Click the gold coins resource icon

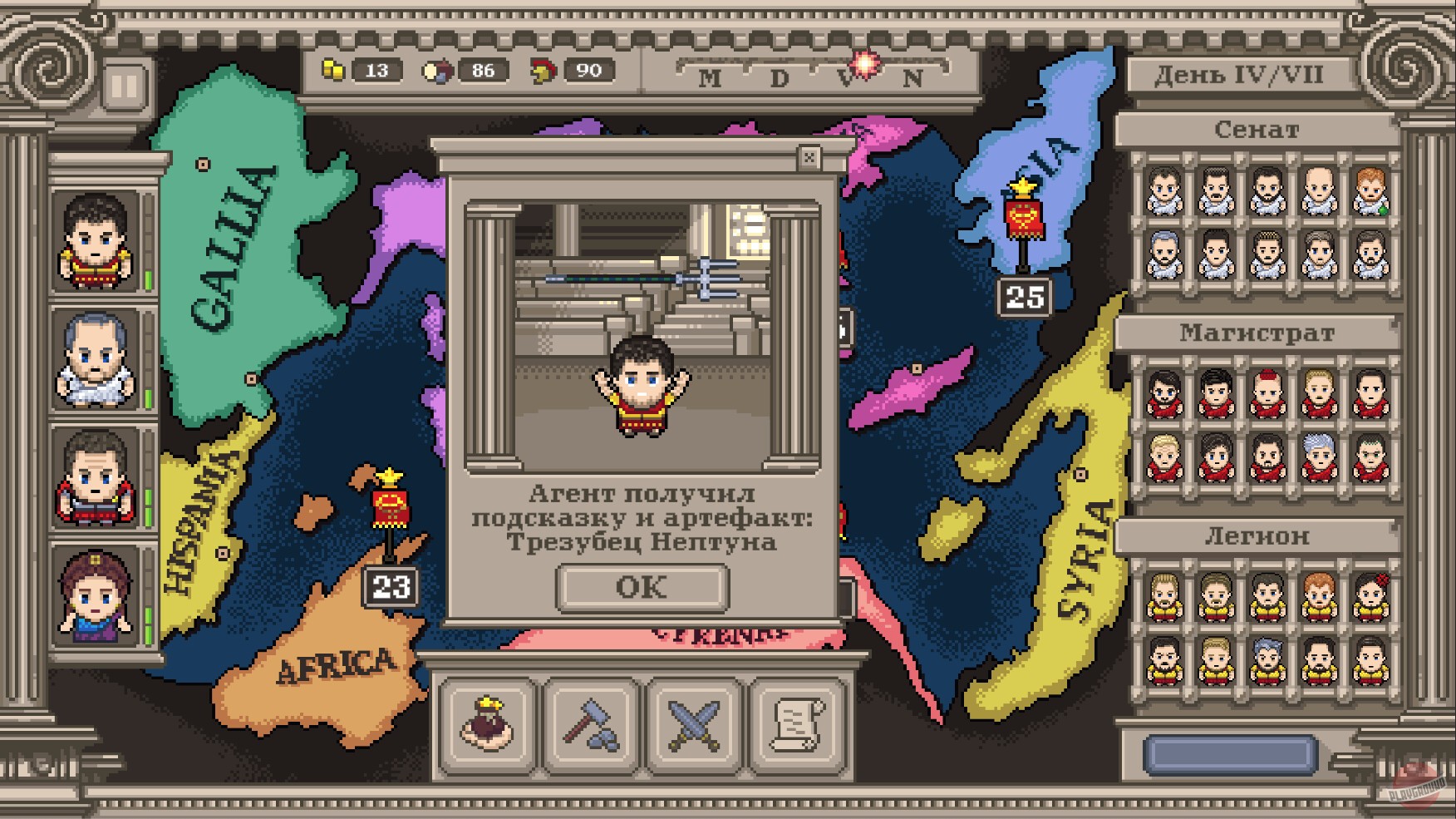coord(335,70)
